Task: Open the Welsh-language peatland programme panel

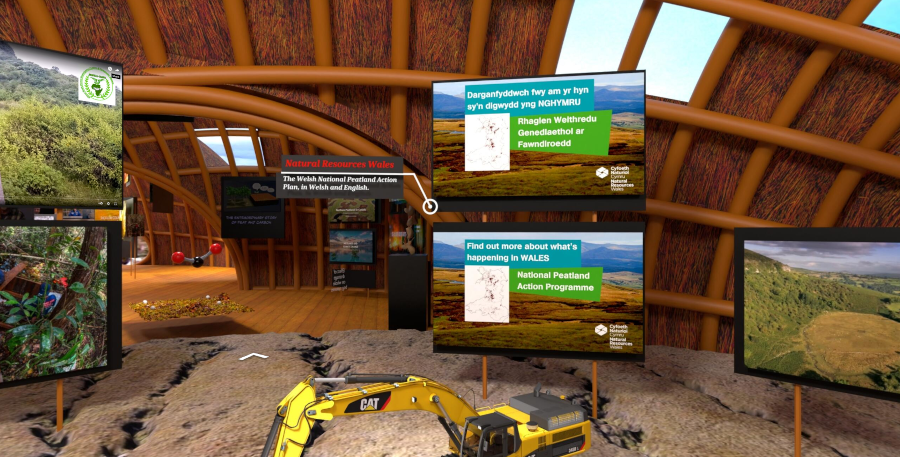Action: [538, 135]
